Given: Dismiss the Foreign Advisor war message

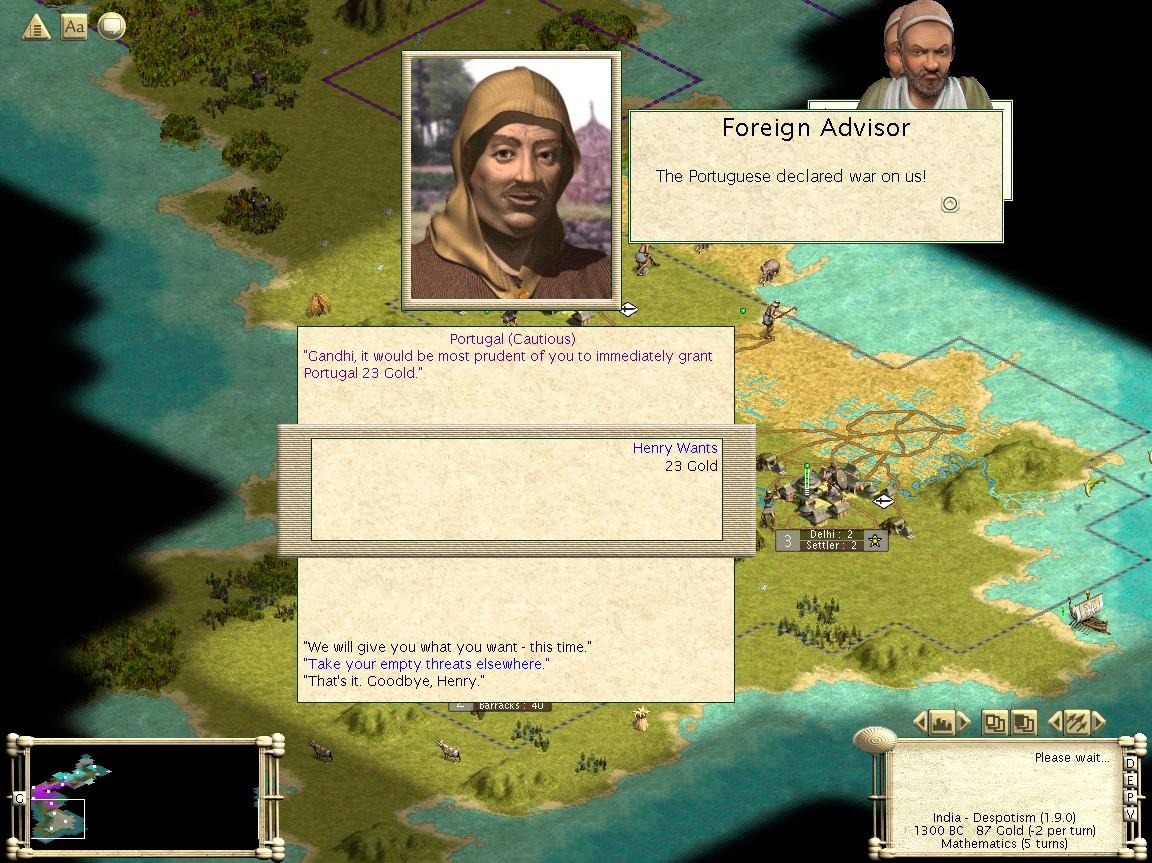Looking at the screenshot, I should point(950,204).
